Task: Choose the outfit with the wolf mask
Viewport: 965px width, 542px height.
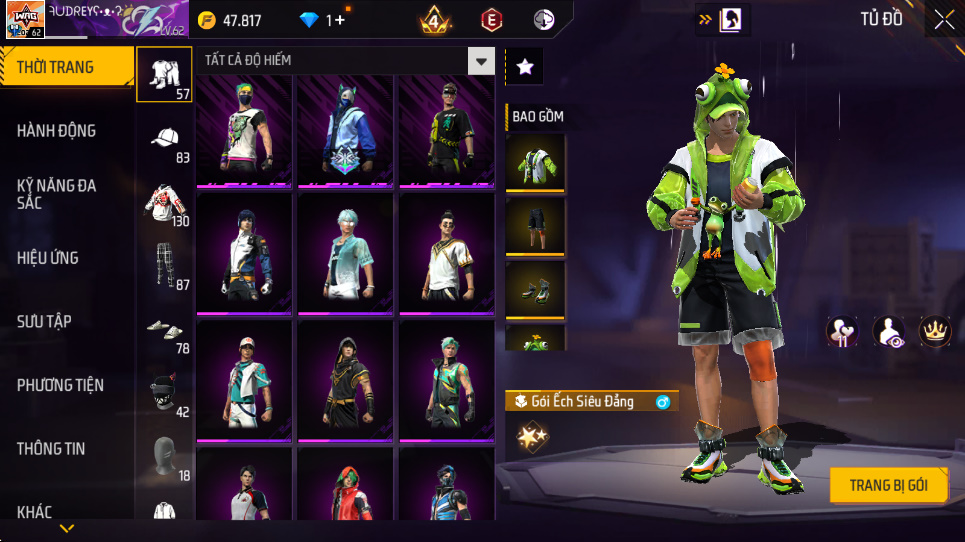Action: click(x=345, y=130)
